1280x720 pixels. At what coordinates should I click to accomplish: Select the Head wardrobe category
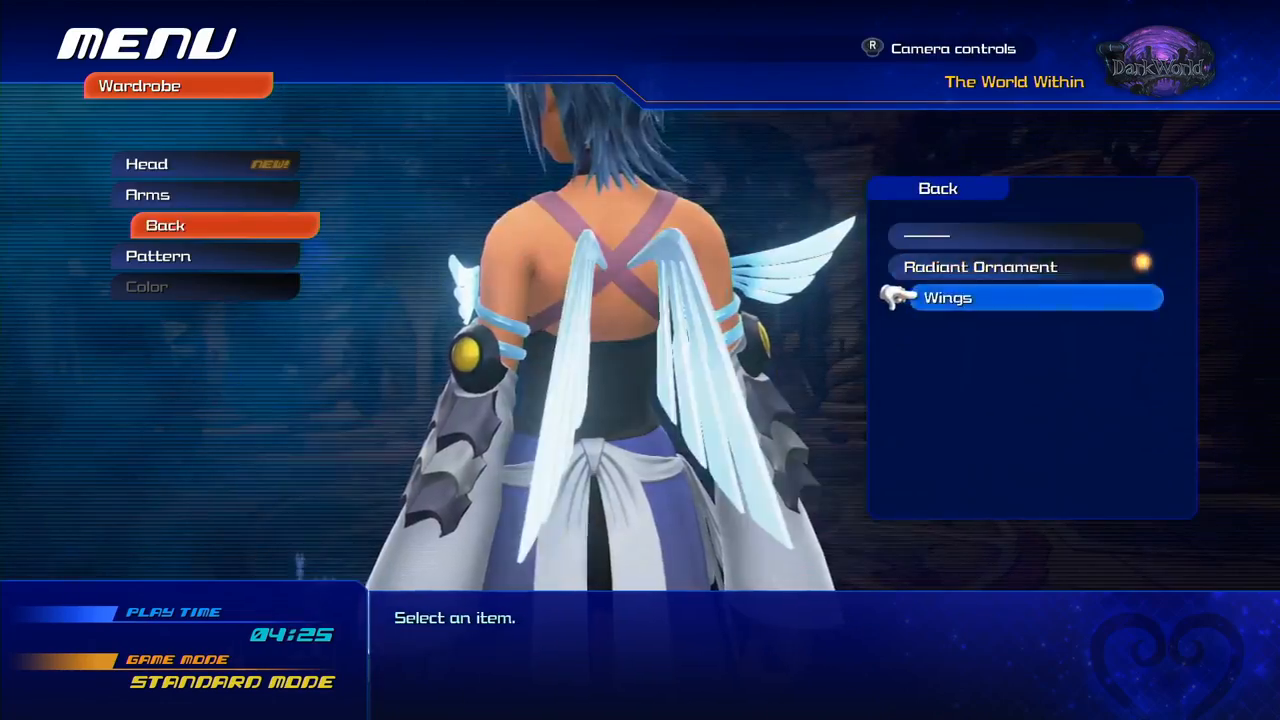point(205,164)
